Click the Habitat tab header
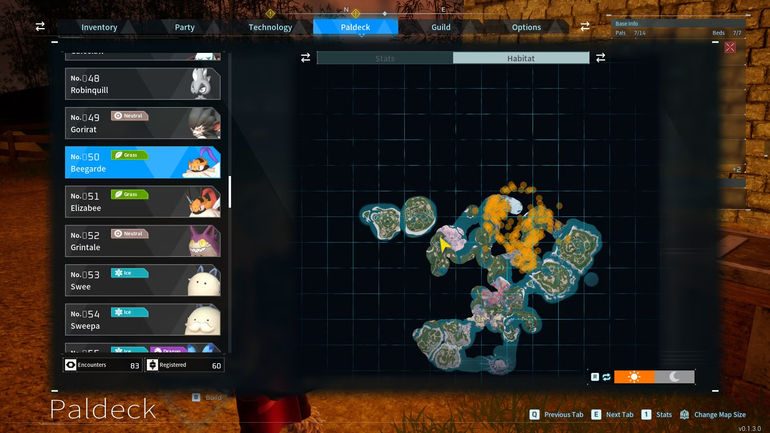This screenshot has width=770, height=433. (521, 58)
